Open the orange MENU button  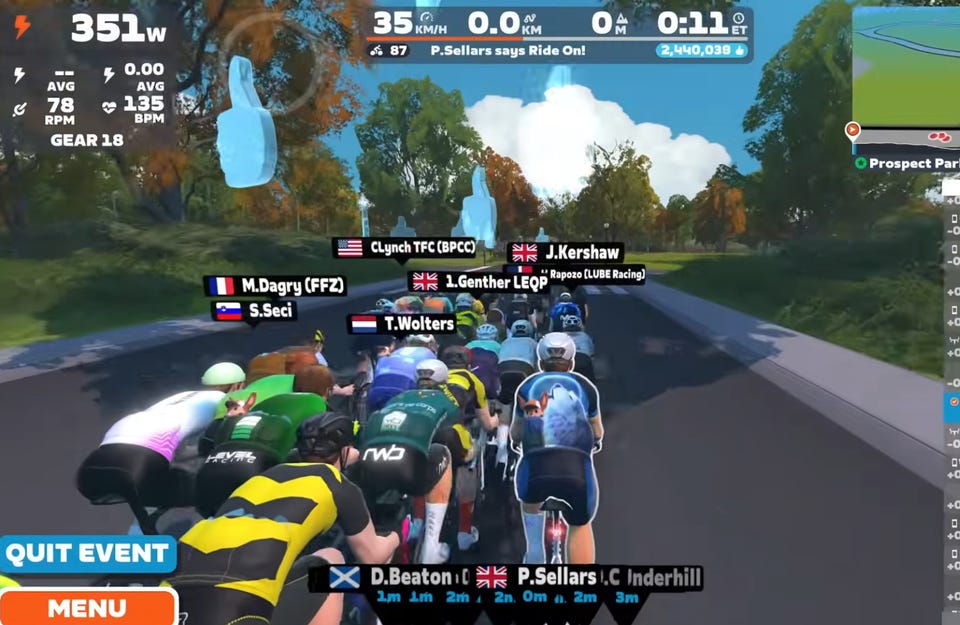(x=87, y=607)
